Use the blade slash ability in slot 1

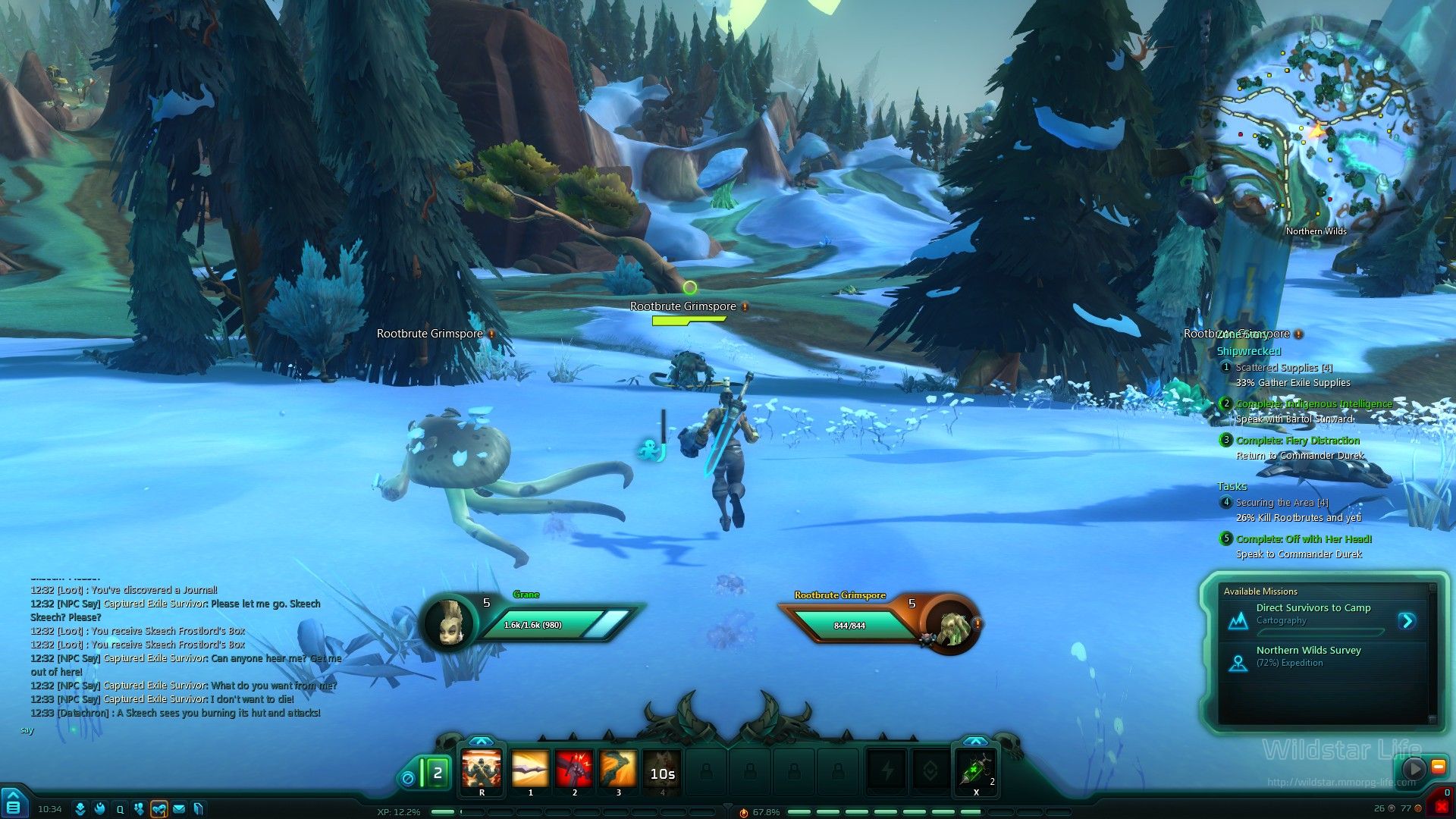tap(530, 770)
